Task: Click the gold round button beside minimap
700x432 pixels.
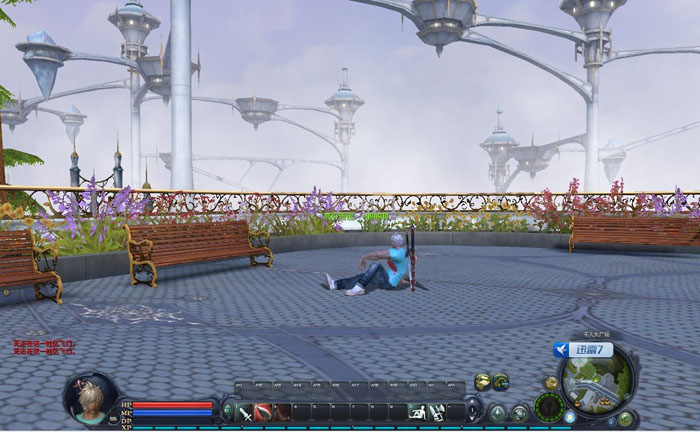Action: pyautogui.click(x=551, y=383)
